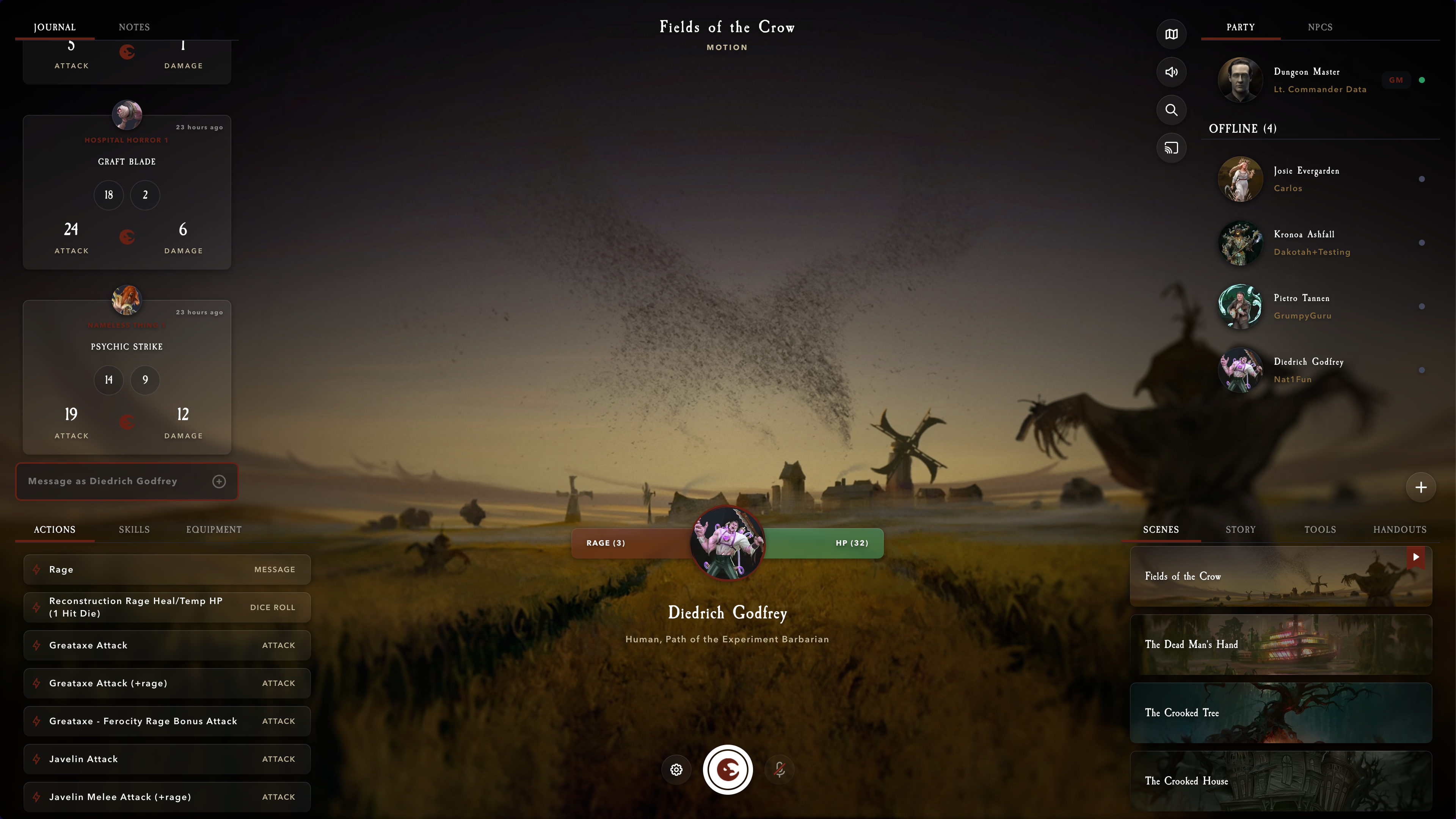Open the NPCs tab

tap(1320, 27)
